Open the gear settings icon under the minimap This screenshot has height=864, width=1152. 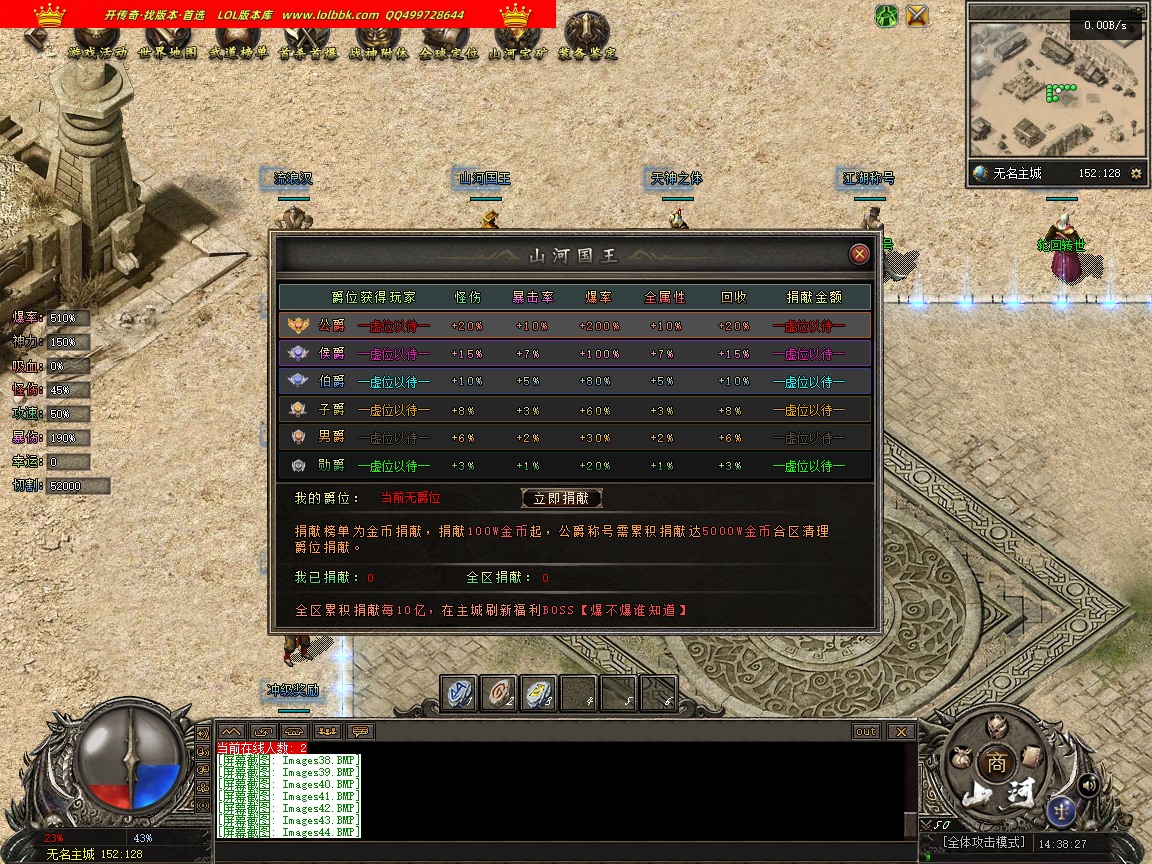pos(1135,173)
